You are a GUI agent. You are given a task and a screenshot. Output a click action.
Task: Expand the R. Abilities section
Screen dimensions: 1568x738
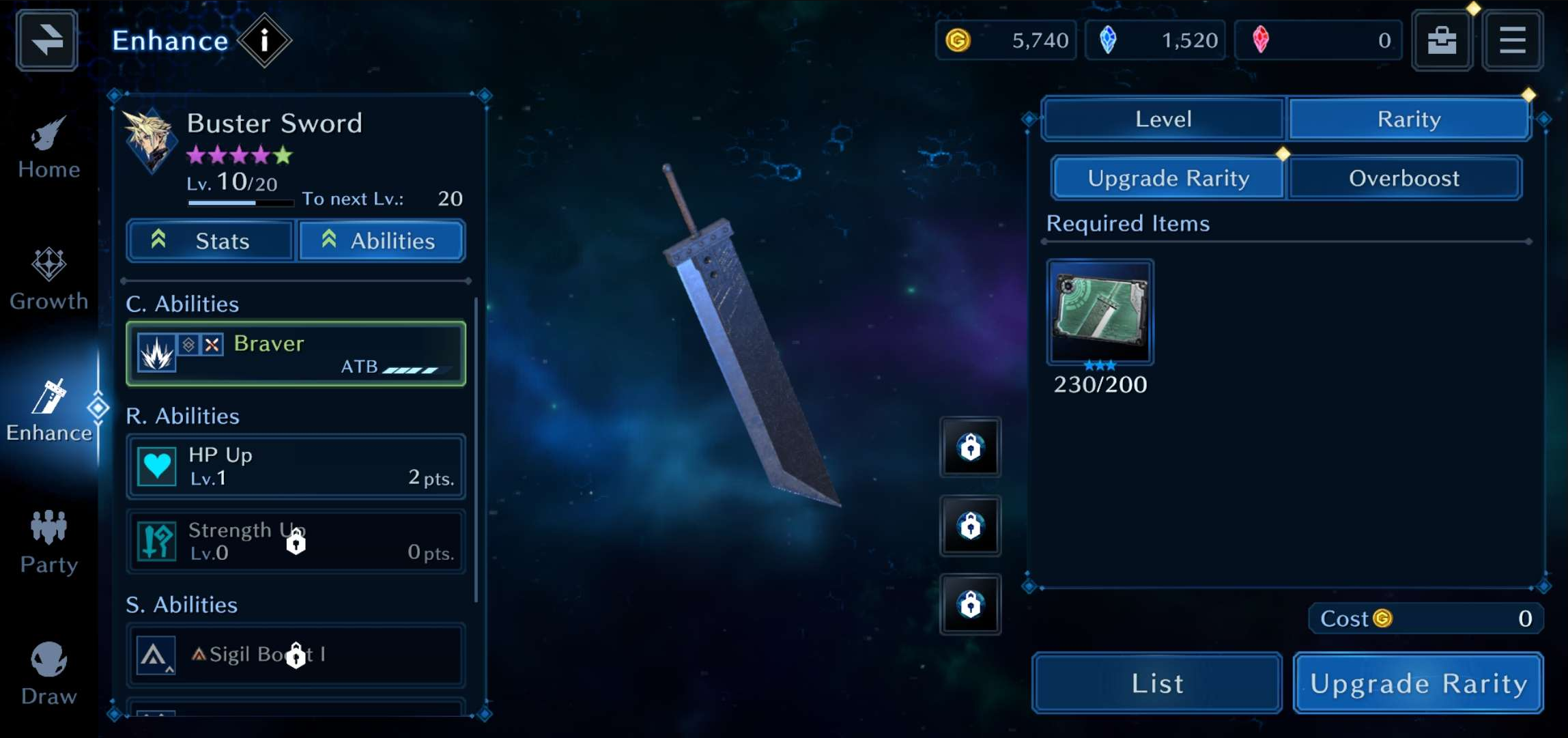click(x=183, y=415)
